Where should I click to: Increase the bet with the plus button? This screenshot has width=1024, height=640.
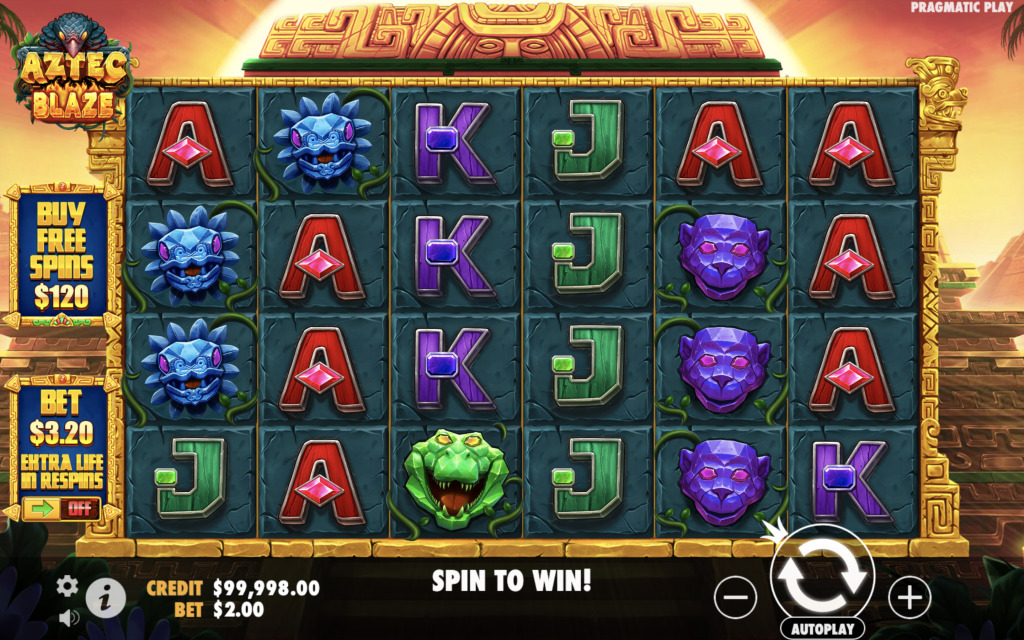pyautogui.click(x=909, y=597)
